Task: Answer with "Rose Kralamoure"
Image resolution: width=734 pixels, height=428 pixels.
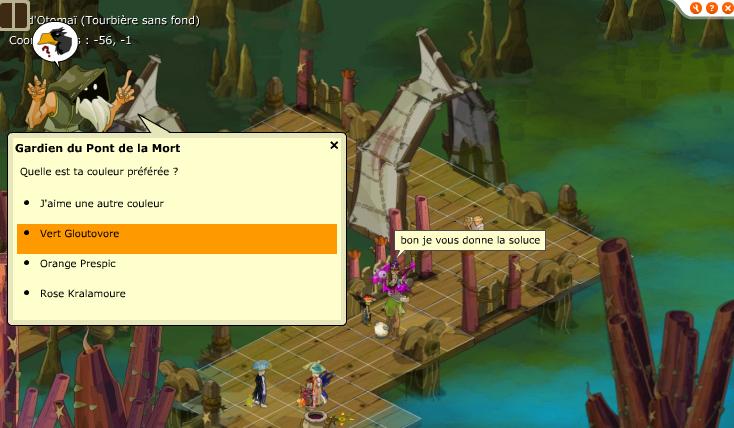Action: click(82, 293)
